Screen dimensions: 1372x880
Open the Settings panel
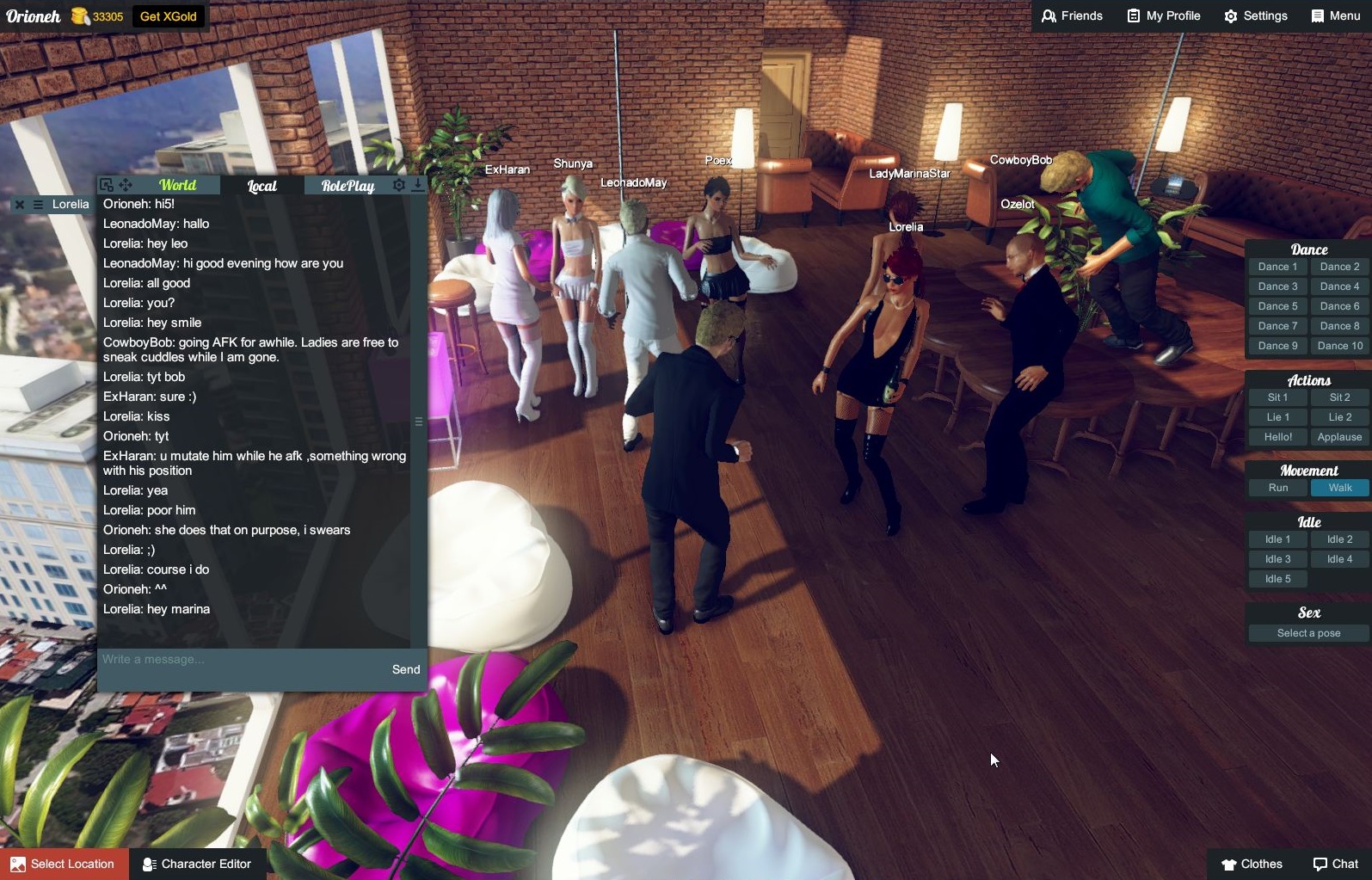(x=1255, y=15)
